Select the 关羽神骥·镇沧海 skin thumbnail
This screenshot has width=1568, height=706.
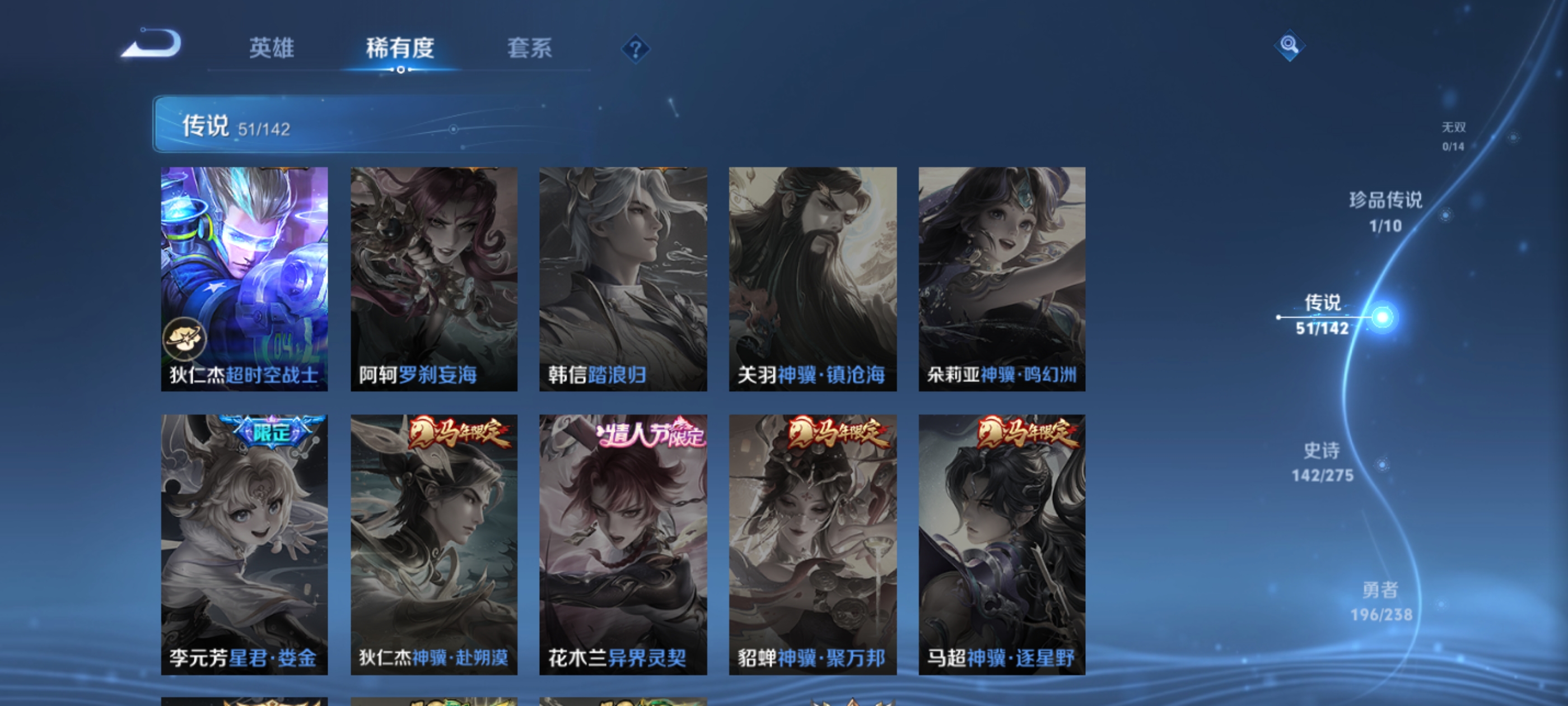click(x=813, y=274)
